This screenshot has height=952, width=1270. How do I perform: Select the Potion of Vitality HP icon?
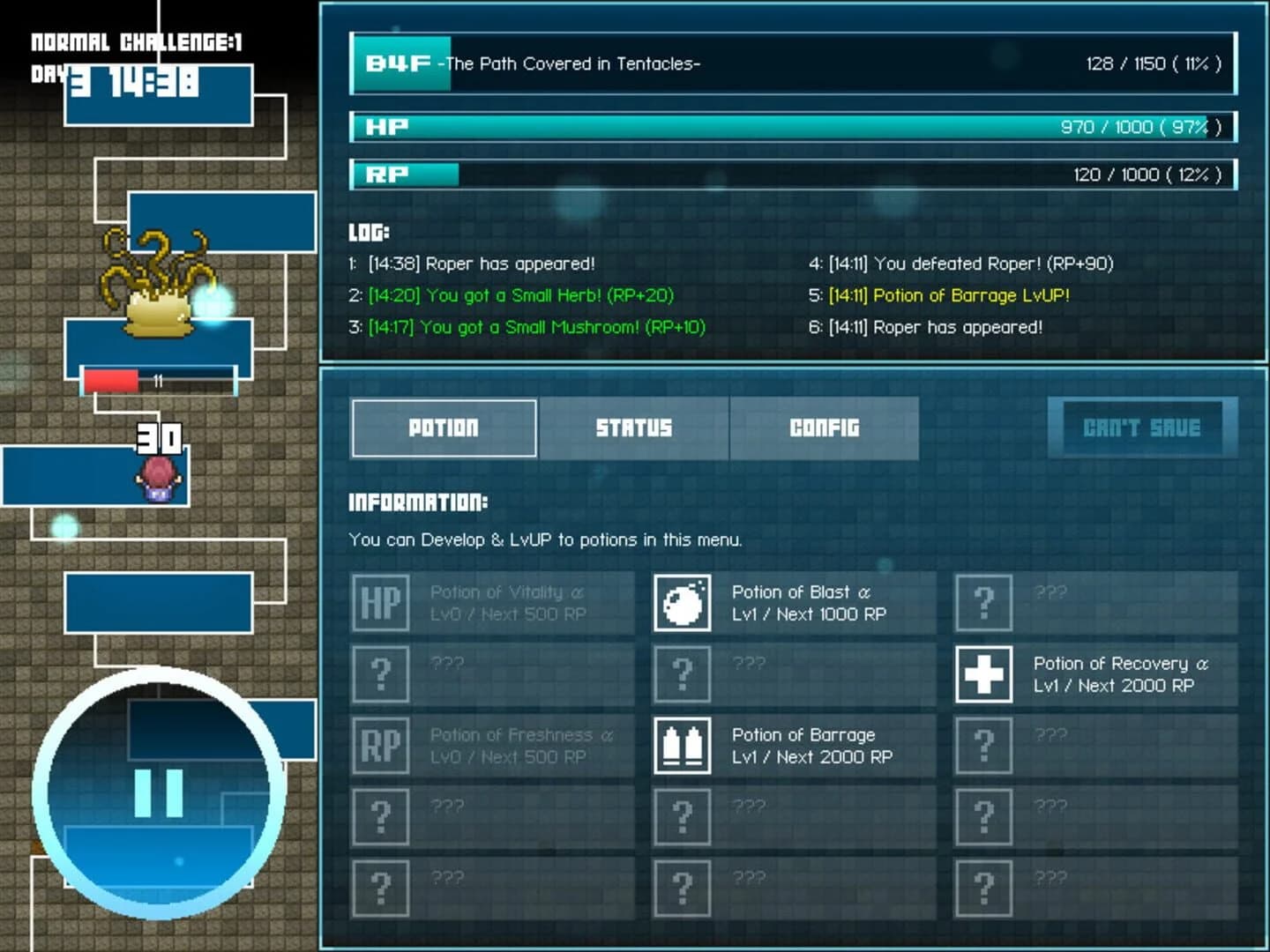380,603
